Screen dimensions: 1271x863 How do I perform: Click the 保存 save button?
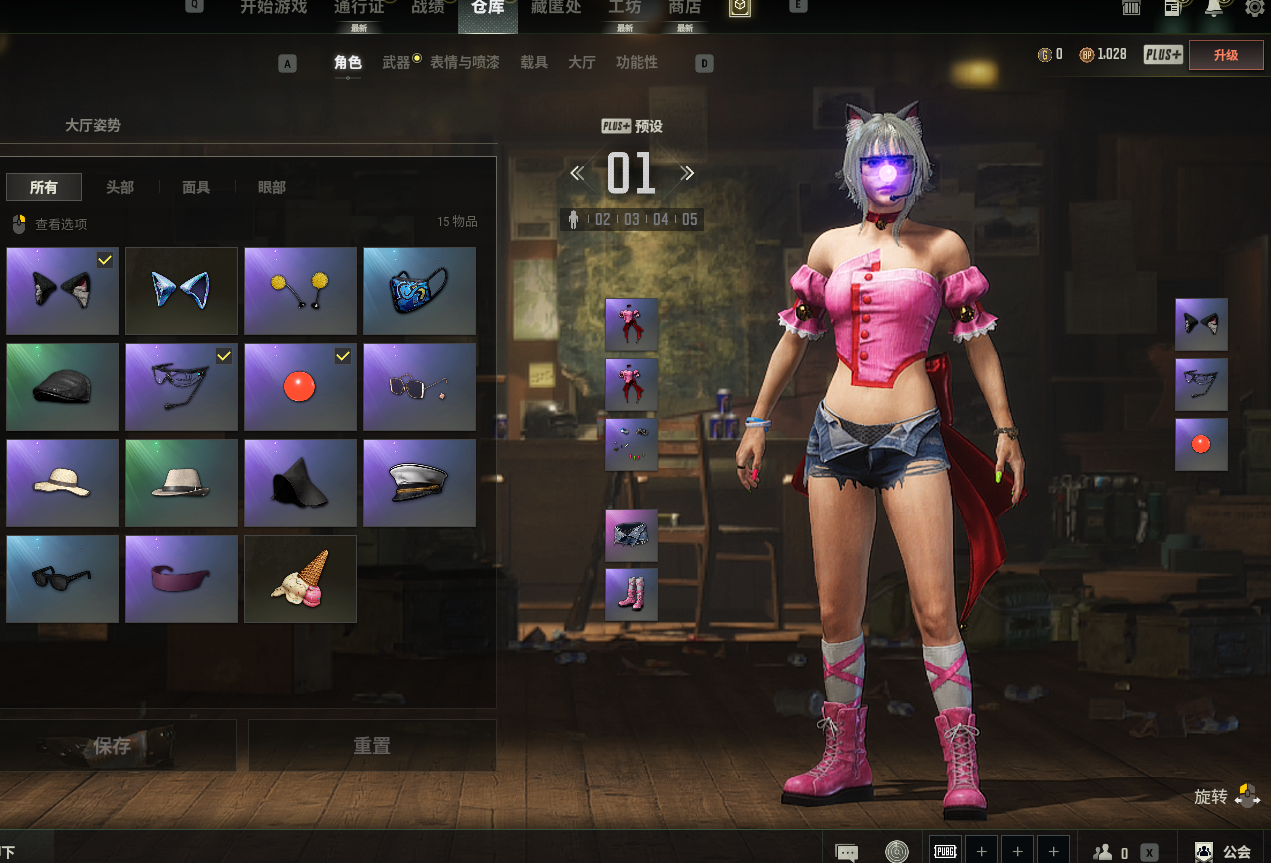pyautogui.click(x=112, y=746)
